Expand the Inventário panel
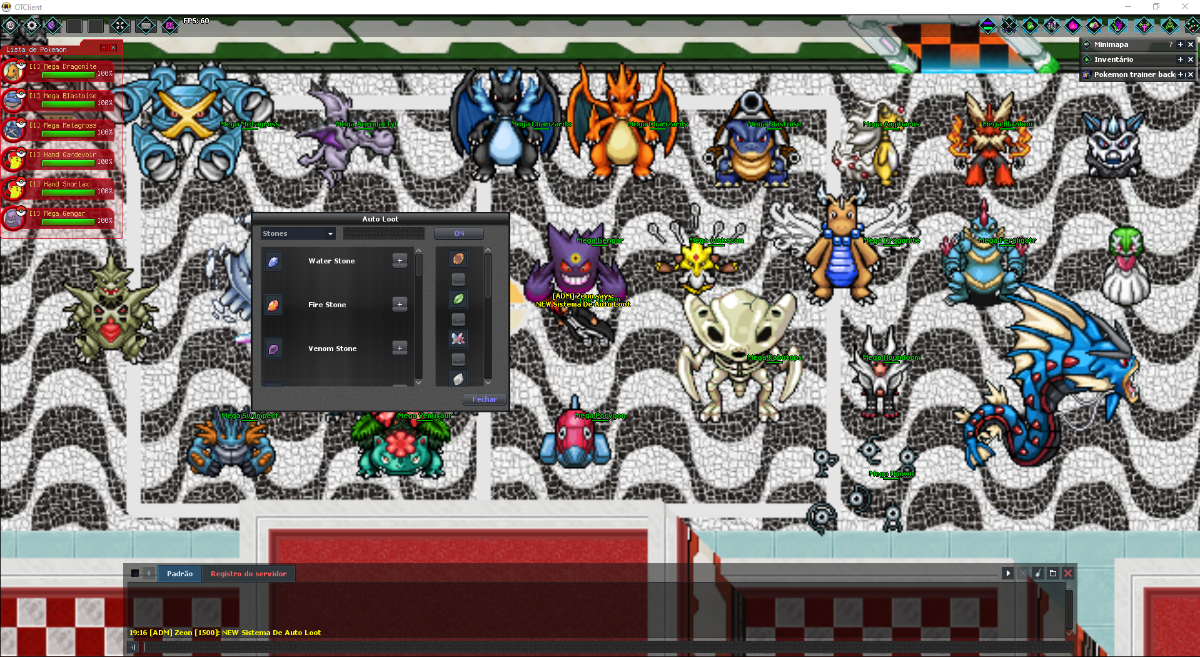Image resolution: width=1200 pixels, height=657 pixels. (x=1180, y=60)
